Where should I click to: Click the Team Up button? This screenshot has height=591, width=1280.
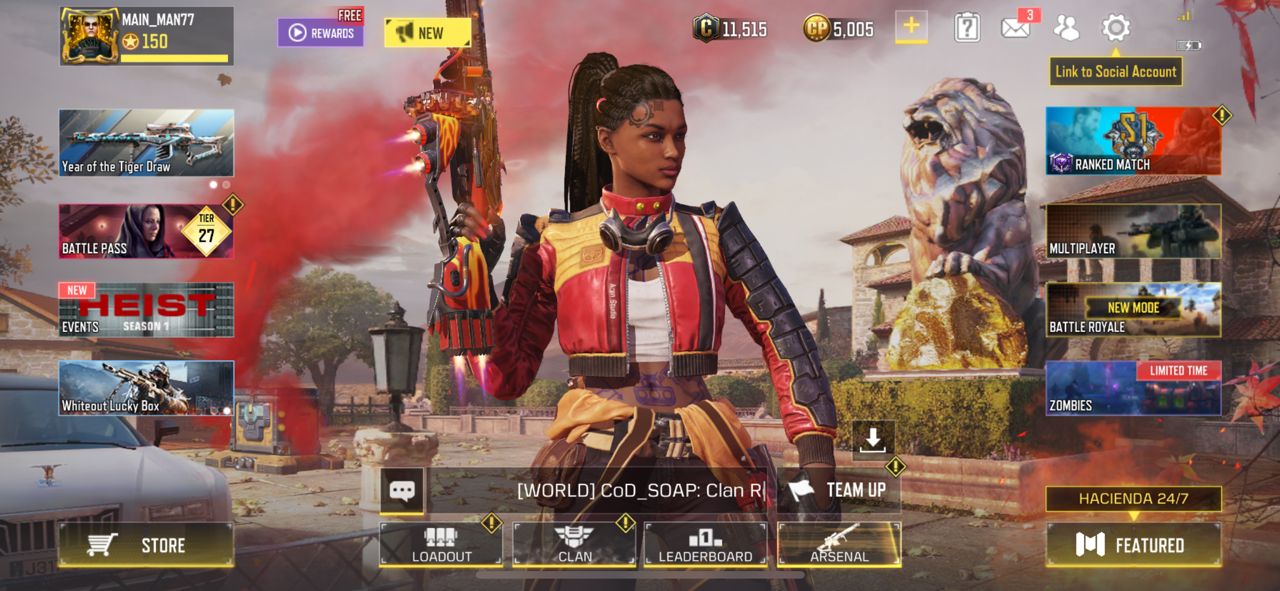coord(838,490)
